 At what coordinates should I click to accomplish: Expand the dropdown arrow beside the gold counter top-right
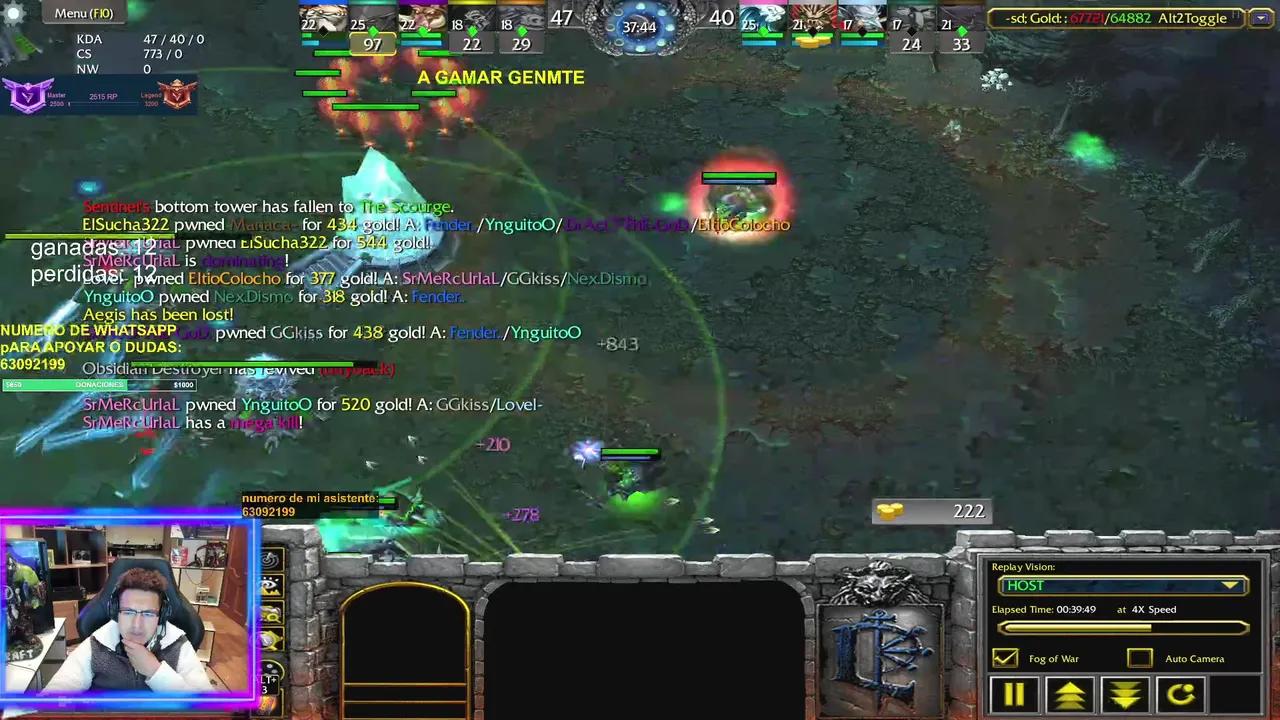[1261, 17]
